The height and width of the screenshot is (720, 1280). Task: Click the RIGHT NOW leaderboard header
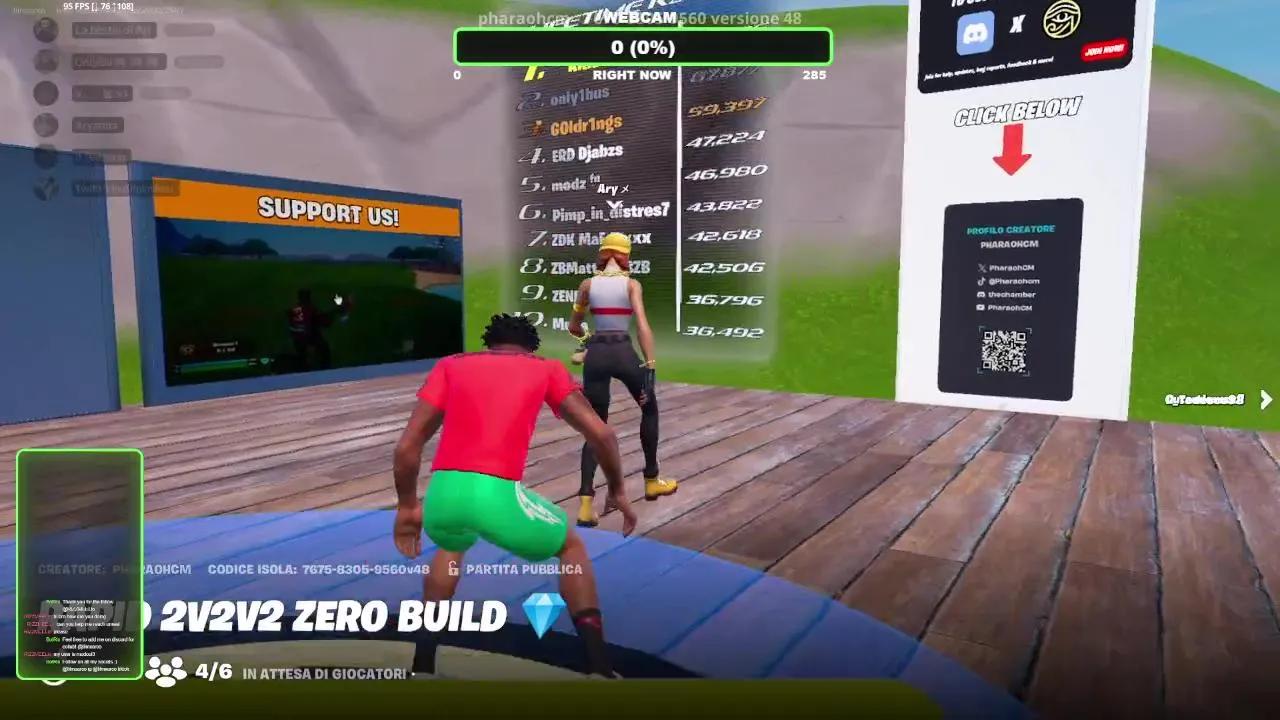633,74
